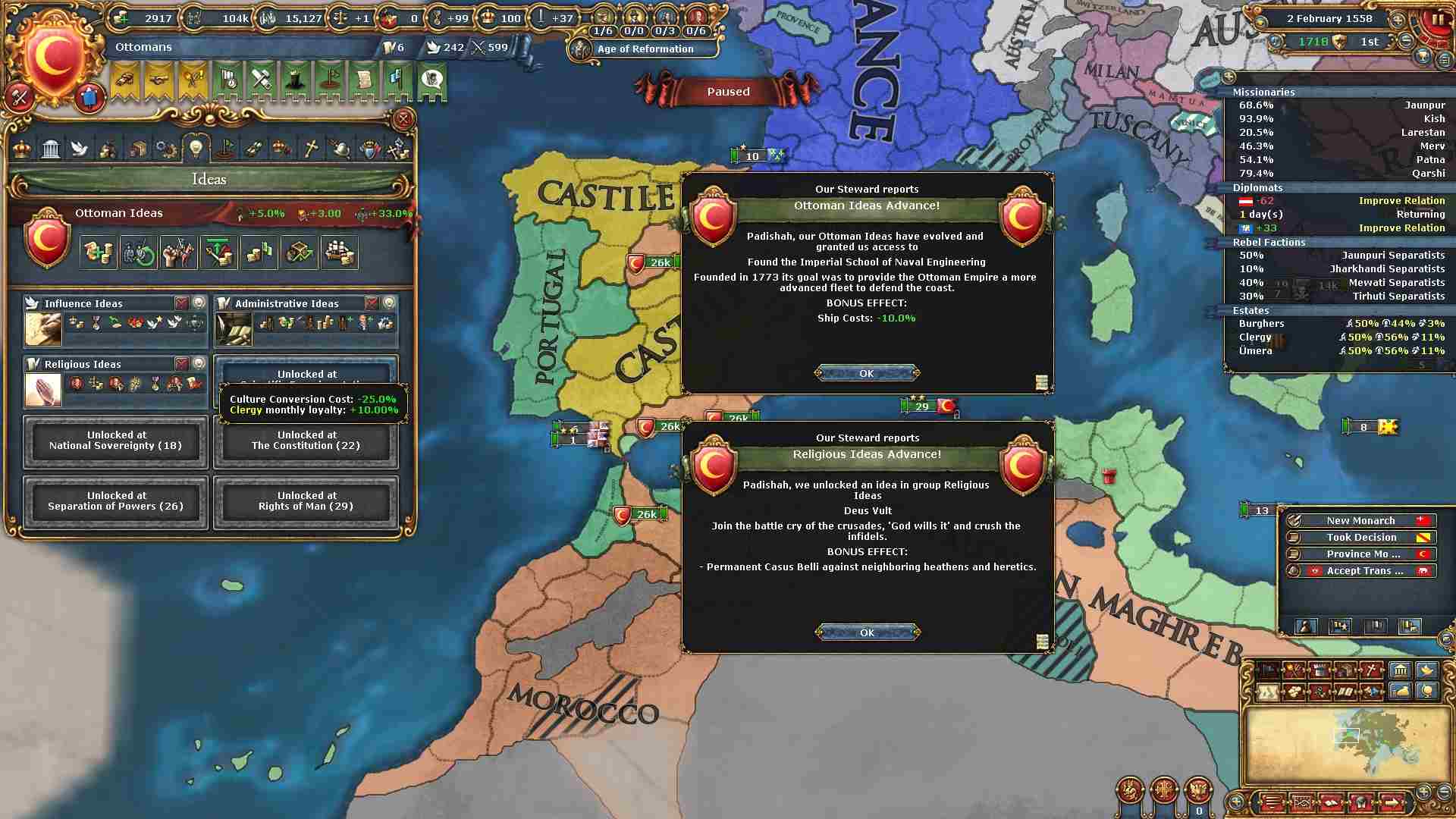Confirm the Ottoman Ideas Advance popup with OK

click(867, 373)
